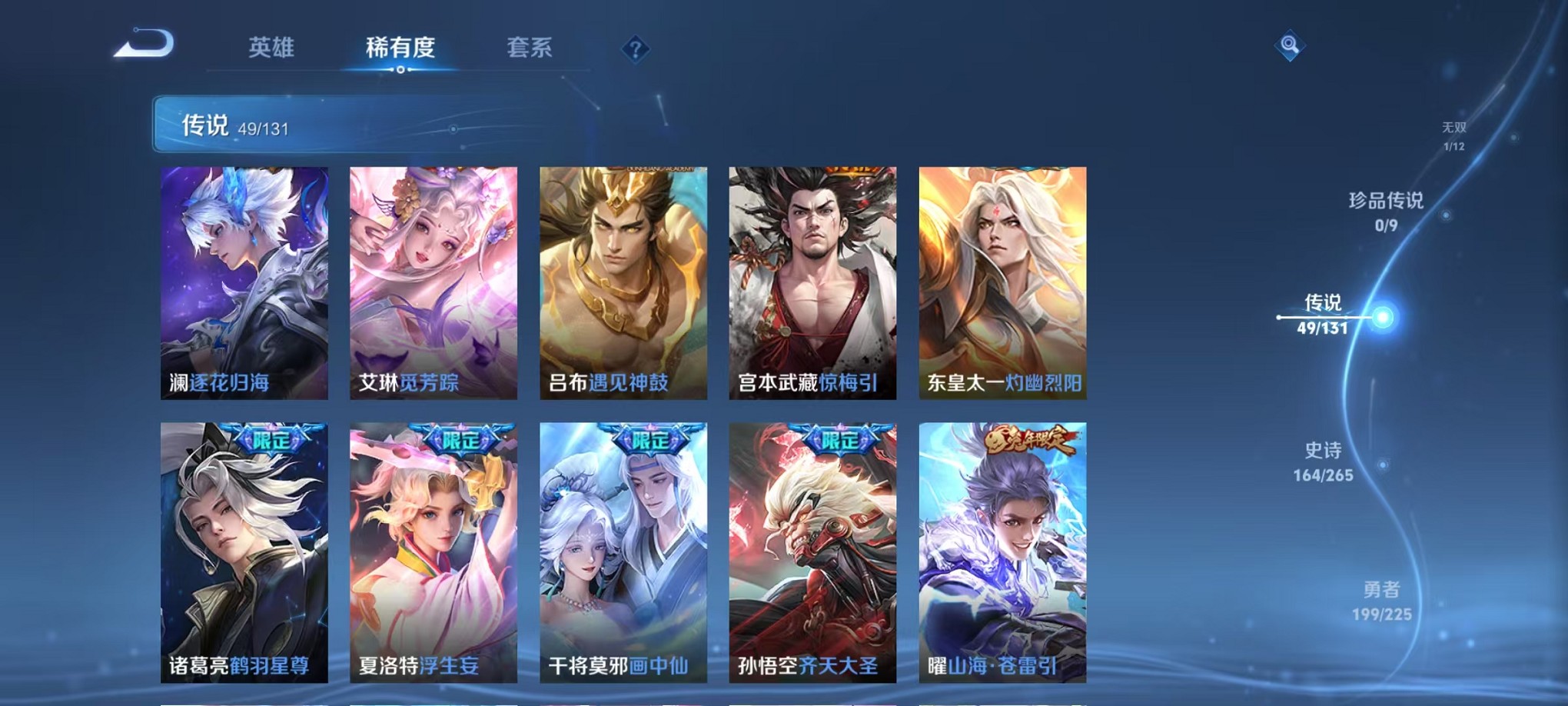Select the 稀有度 tab

click(400, 48)
